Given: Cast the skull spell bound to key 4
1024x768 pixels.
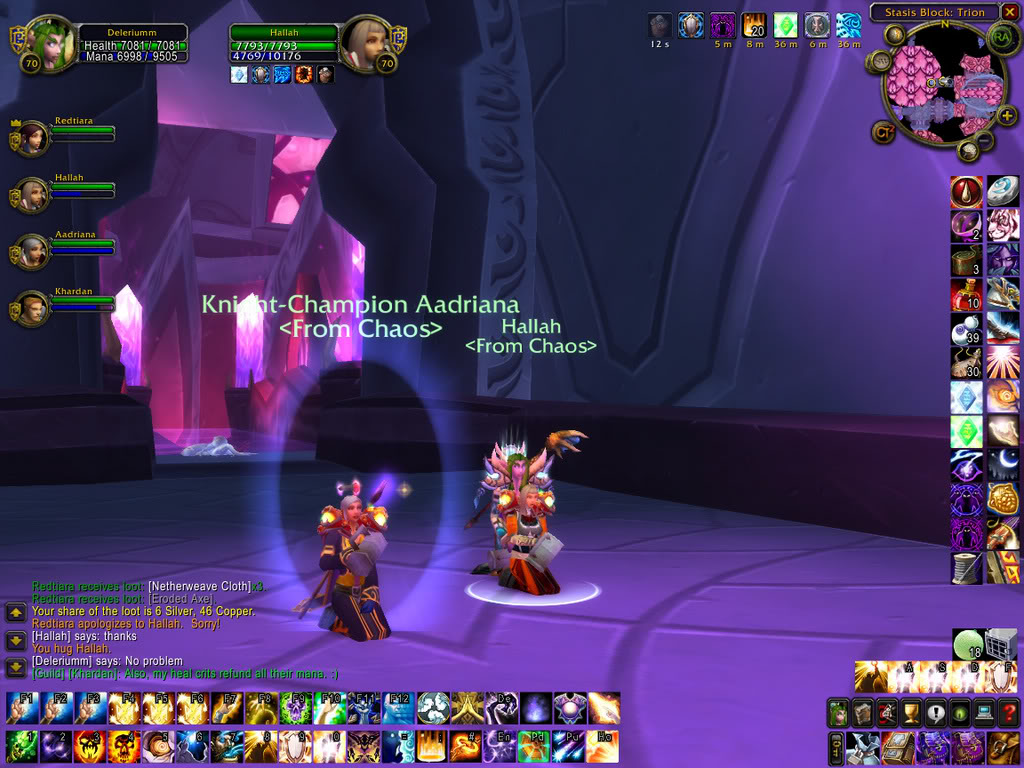Looking at the screenshot, I should 124,746.
